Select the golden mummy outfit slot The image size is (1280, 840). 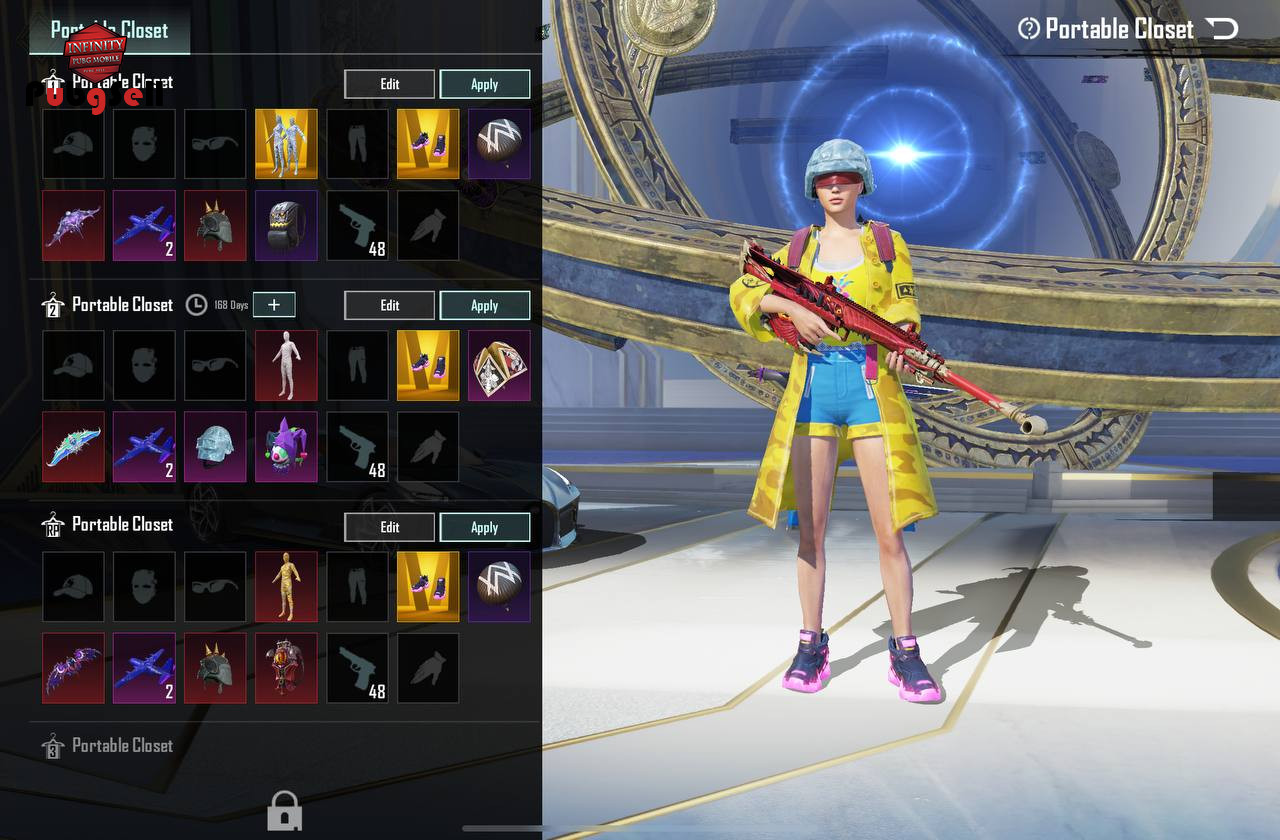[x=286, y=586]
